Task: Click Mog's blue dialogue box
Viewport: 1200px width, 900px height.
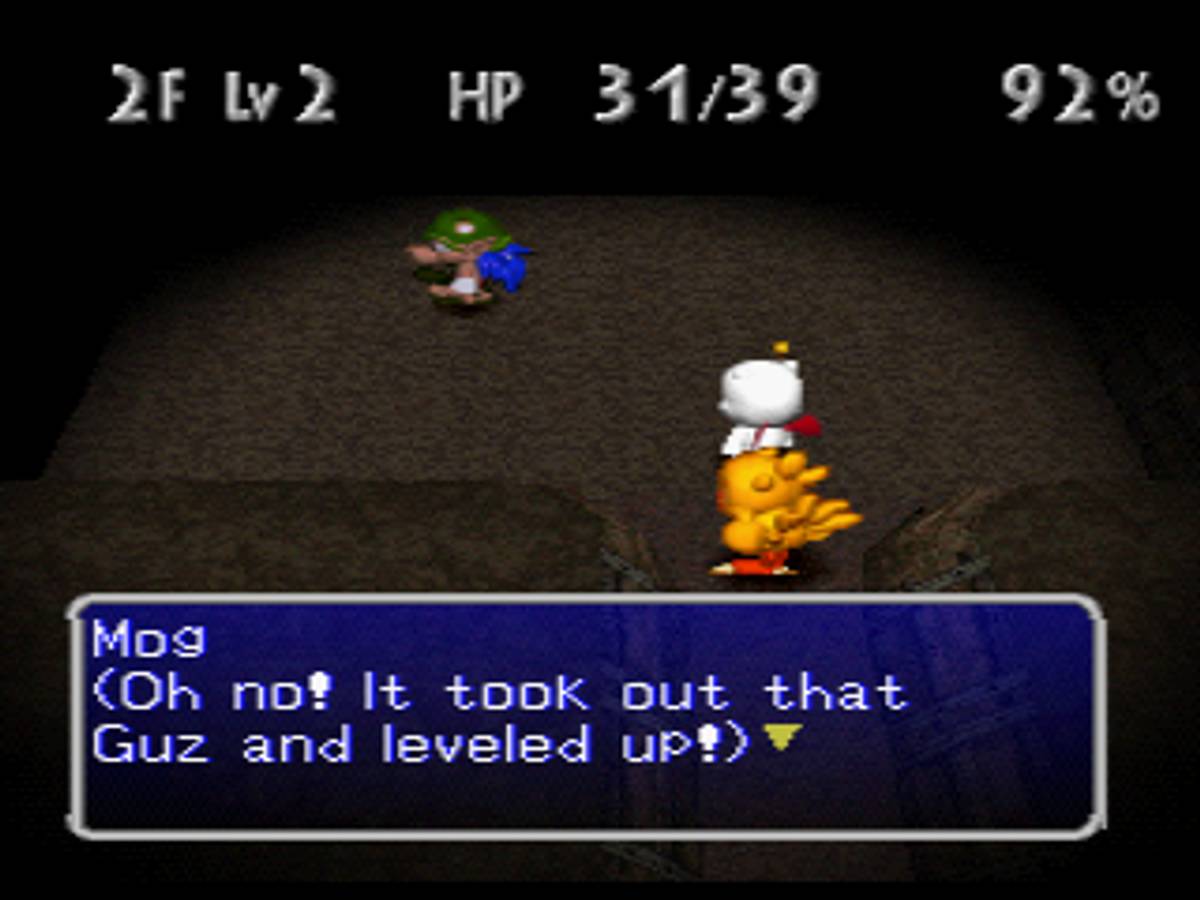Action: [x=588, y=716]
